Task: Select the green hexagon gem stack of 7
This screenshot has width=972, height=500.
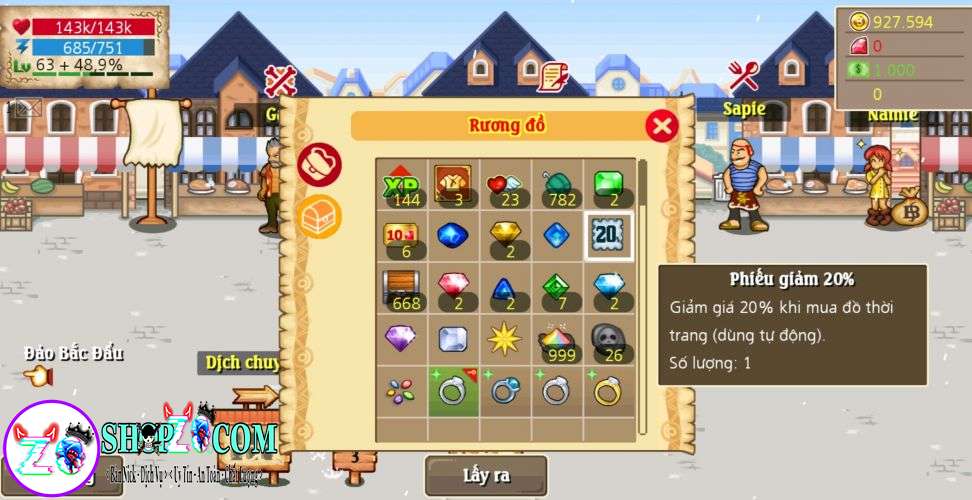Action: (556, 288)
